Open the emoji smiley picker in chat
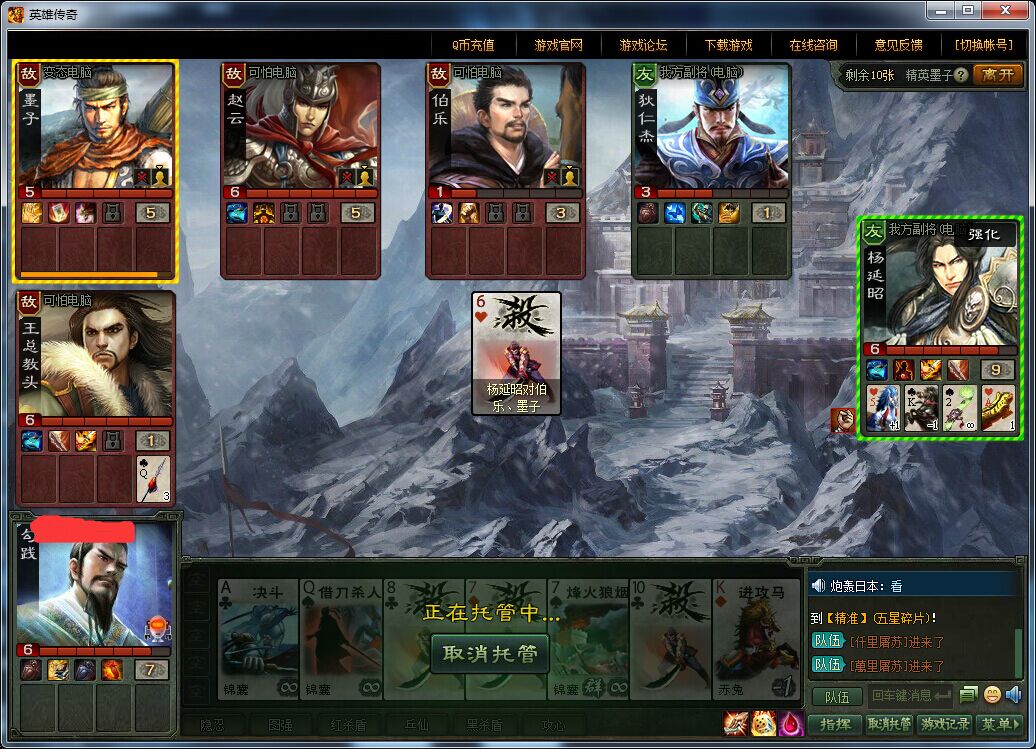The width and height of the screenshot is (1036, 749). (992, 695)
